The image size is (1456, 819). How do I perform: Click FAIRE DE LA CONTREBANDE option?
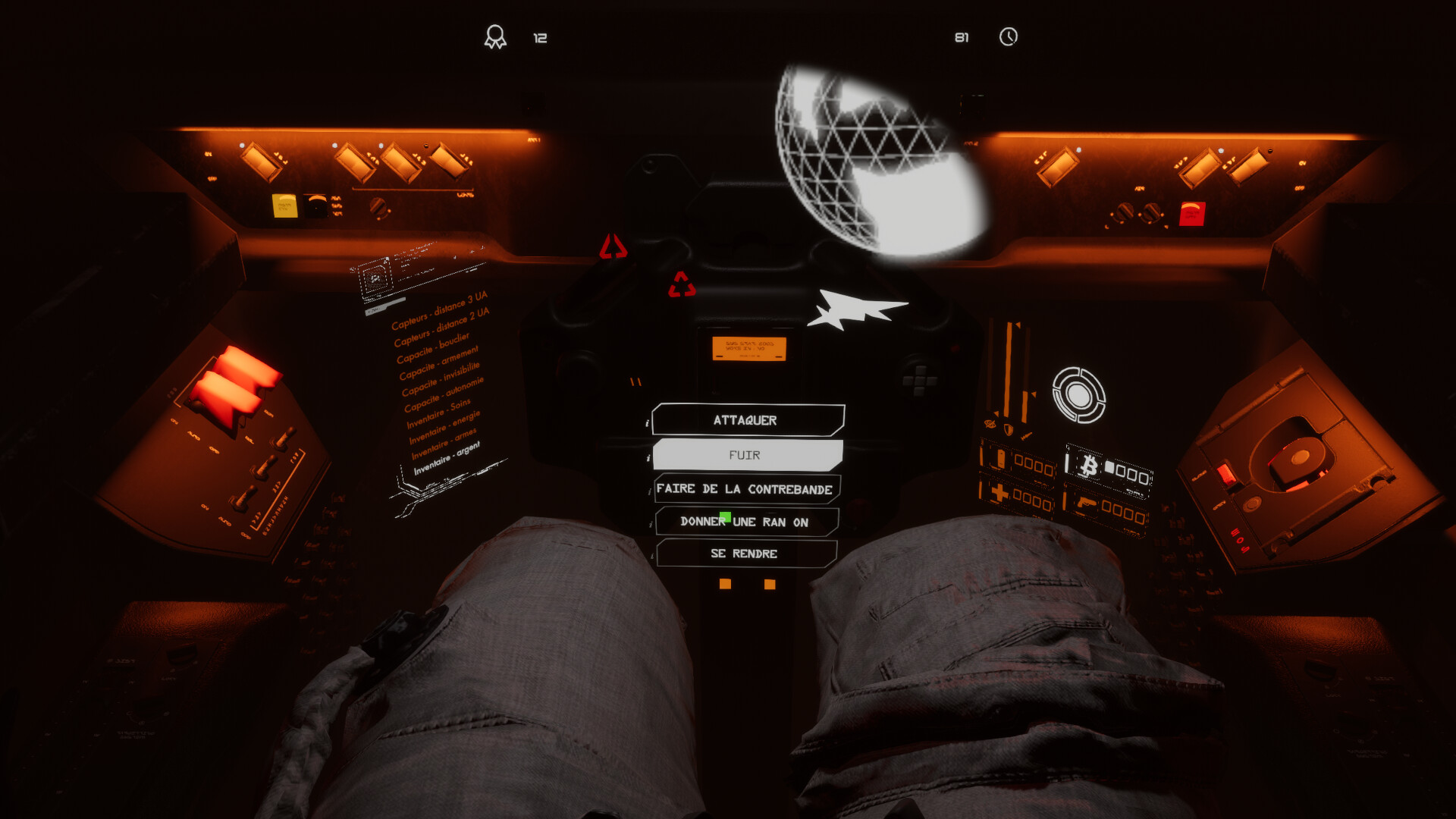[747, 489]
